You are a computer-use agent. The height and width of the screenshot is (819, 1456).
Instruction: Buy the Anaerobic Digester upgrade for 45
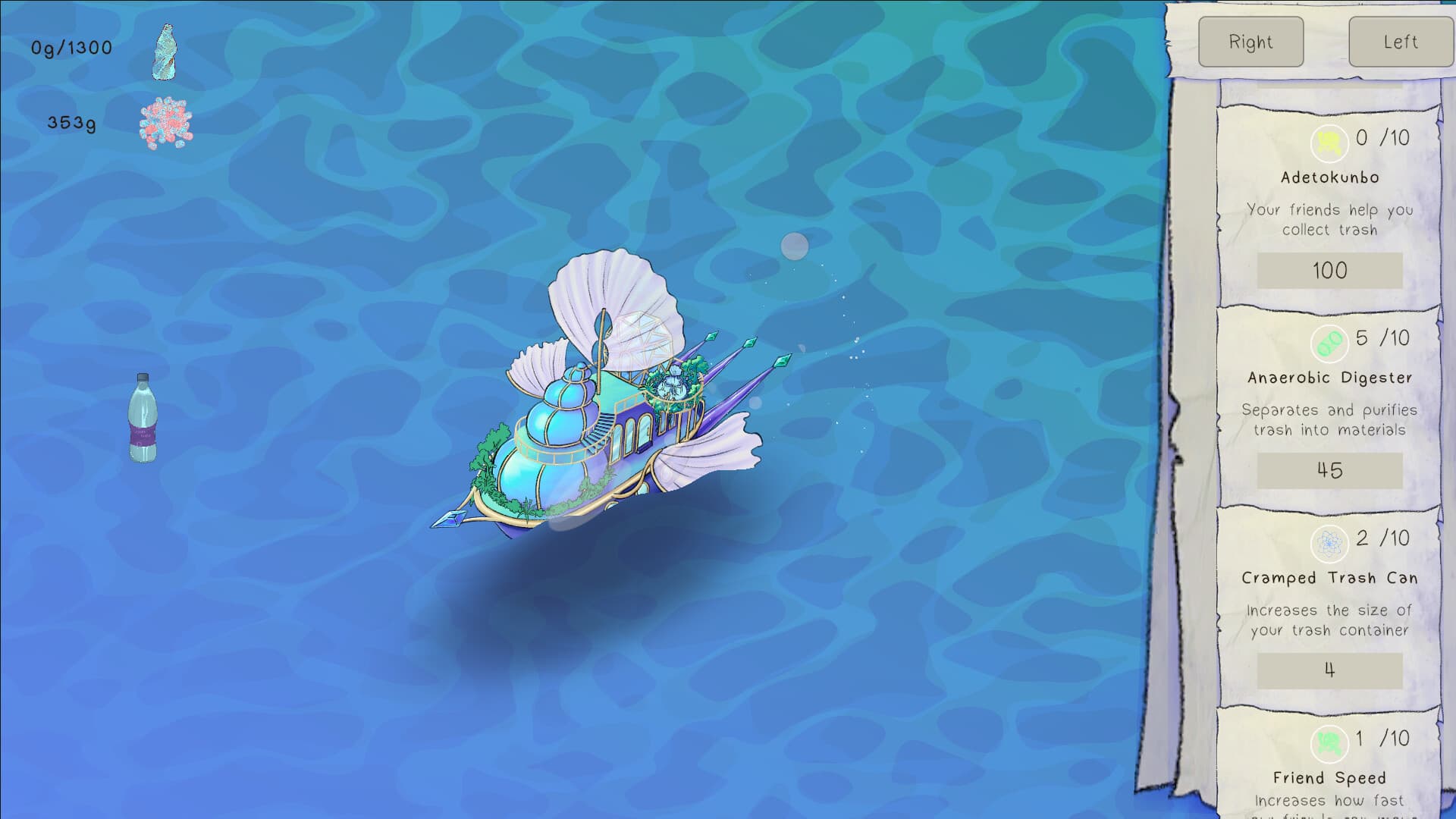(x=1328, y=470)
